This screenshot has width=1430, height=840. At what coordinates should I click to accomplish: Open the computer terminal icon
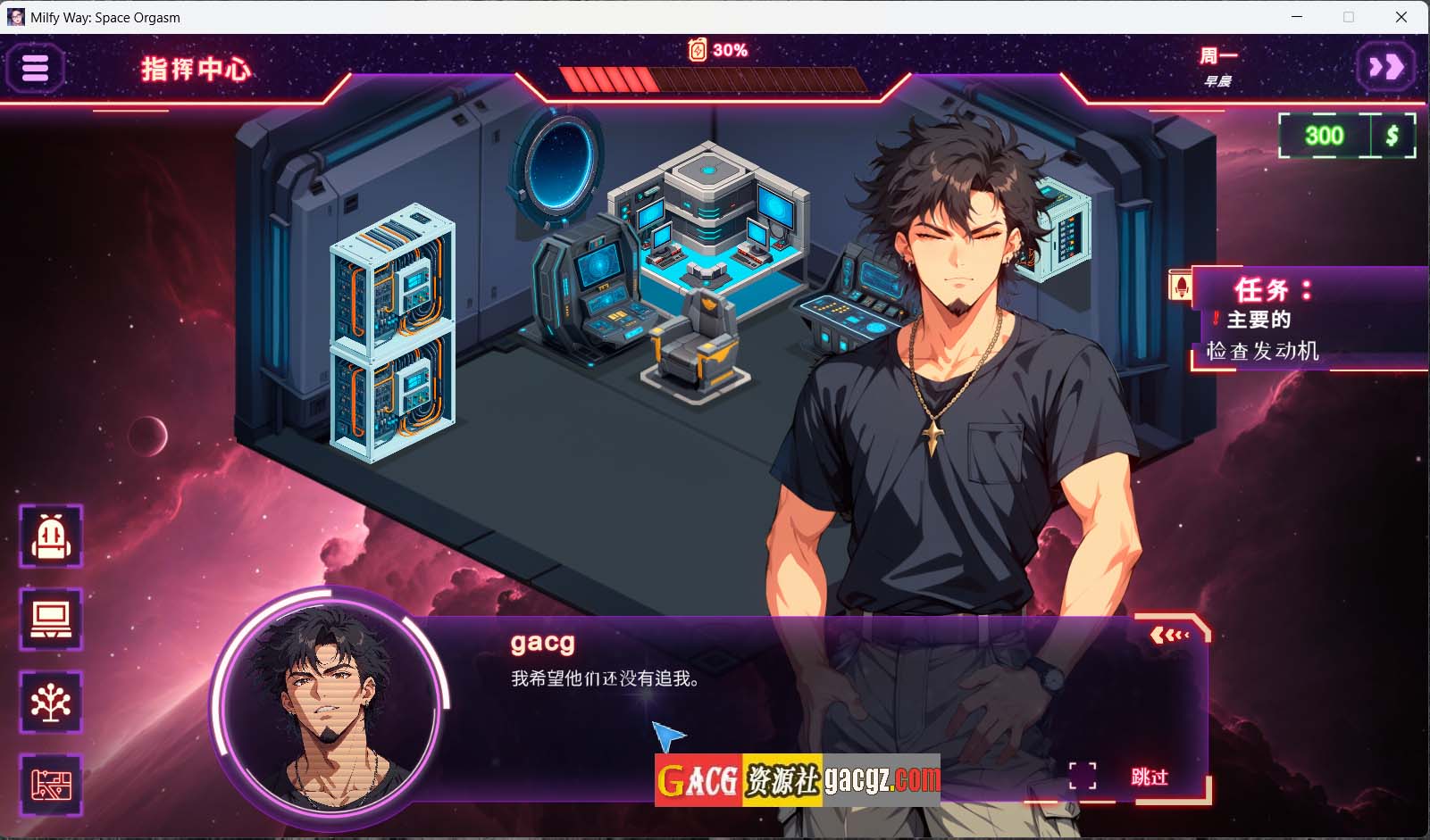click(x=51, y=619)
